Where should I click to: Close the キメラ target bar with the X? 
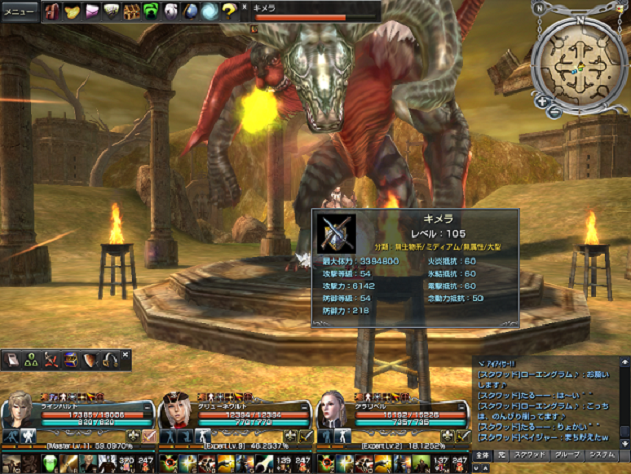(x=245, y=6)
